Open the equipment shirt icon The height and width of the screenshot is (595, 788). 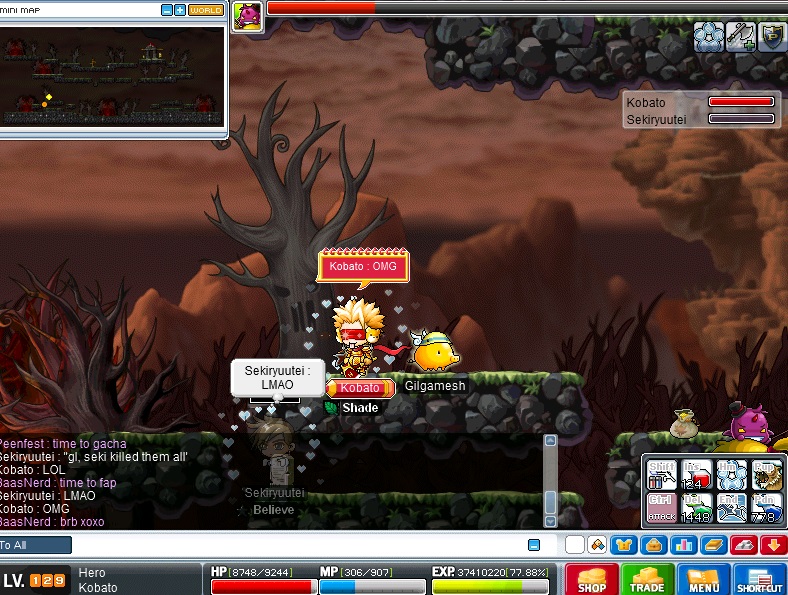pos(625,545)
